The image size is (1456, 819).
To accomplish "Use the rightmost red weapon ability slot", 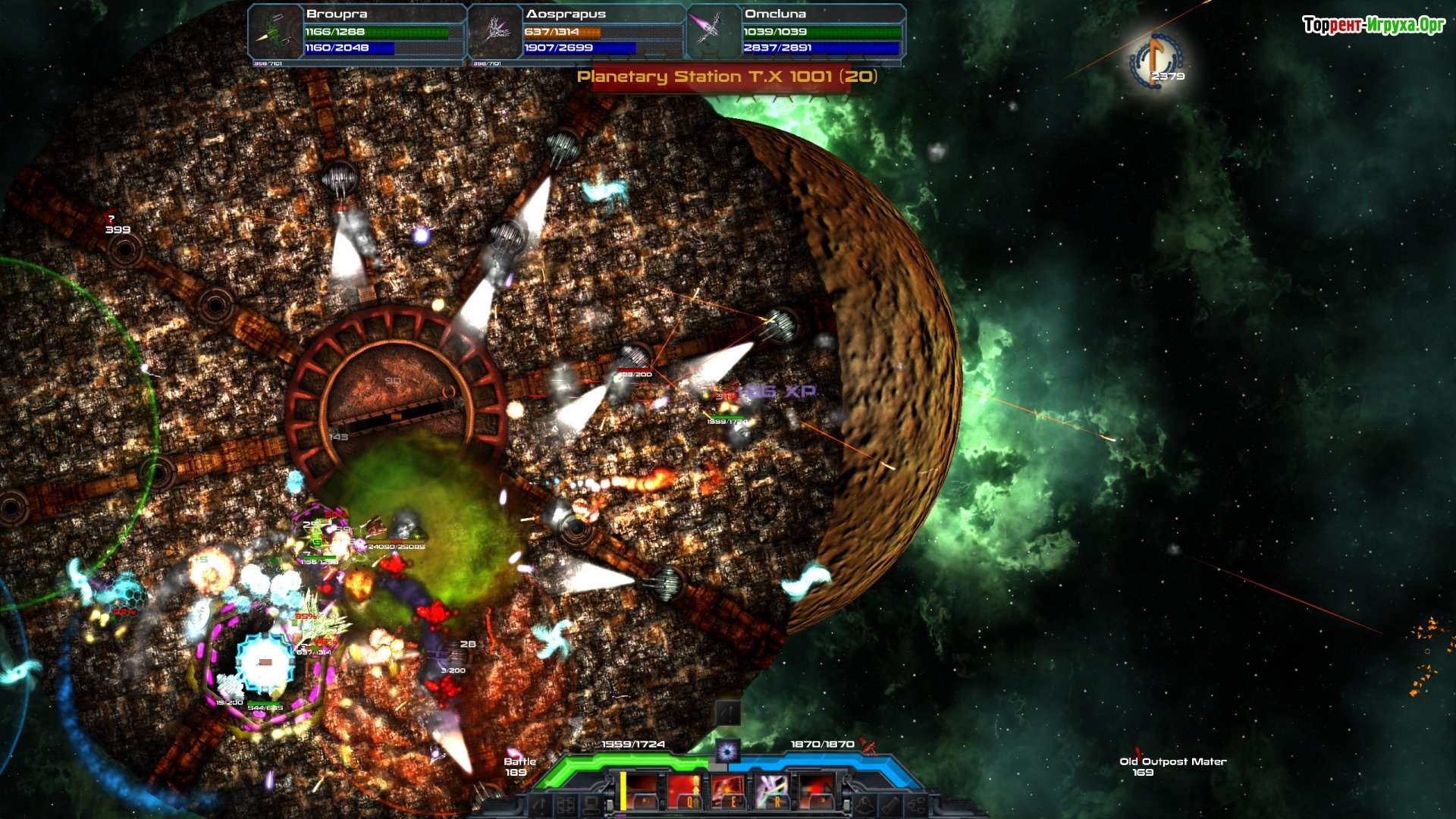I will tap(817, 791).
